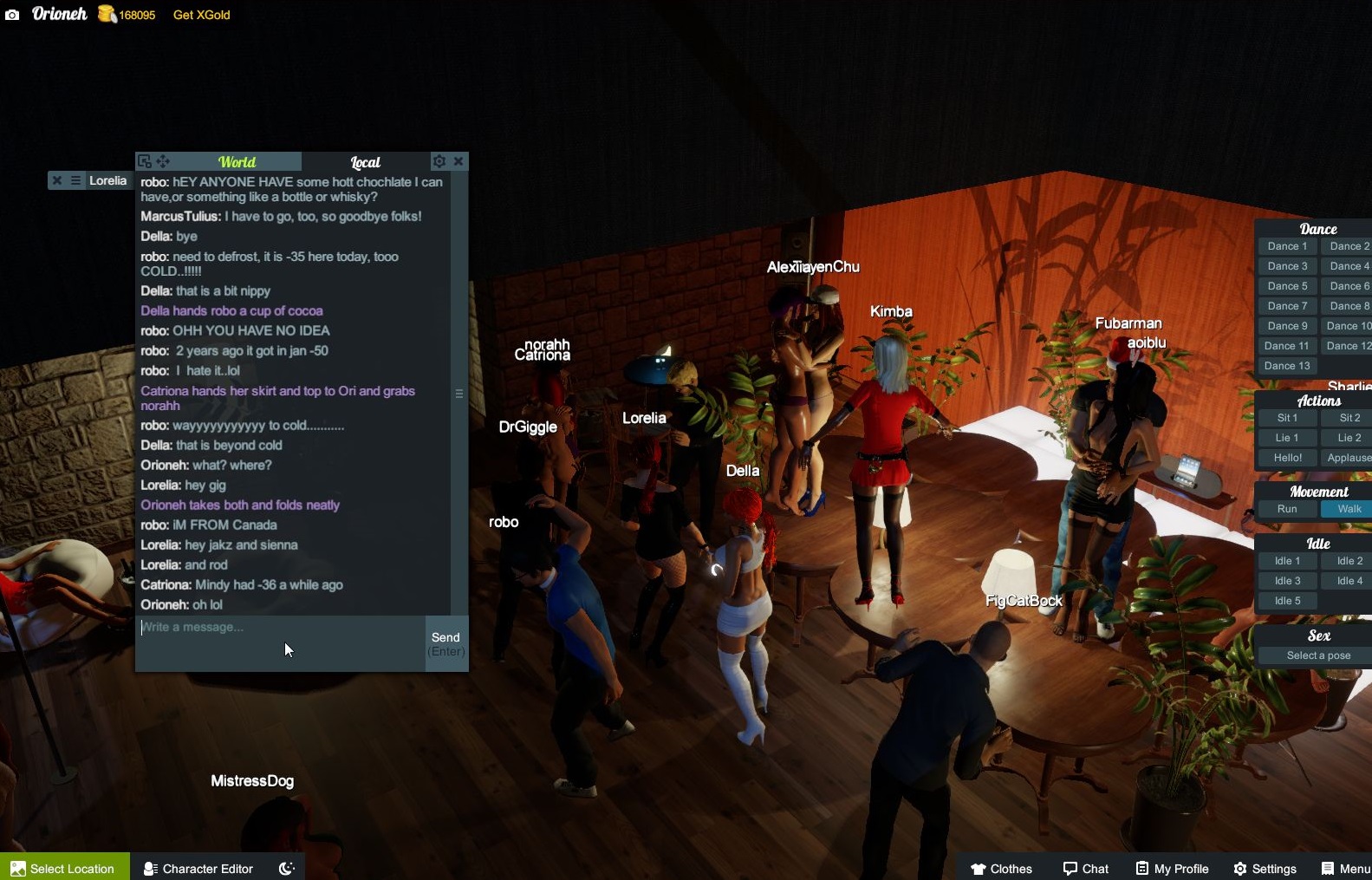This screenshot has width=1372, height=880.
Task: Click the moon night-mode icon bottom bar
Action: pos(286,868)
